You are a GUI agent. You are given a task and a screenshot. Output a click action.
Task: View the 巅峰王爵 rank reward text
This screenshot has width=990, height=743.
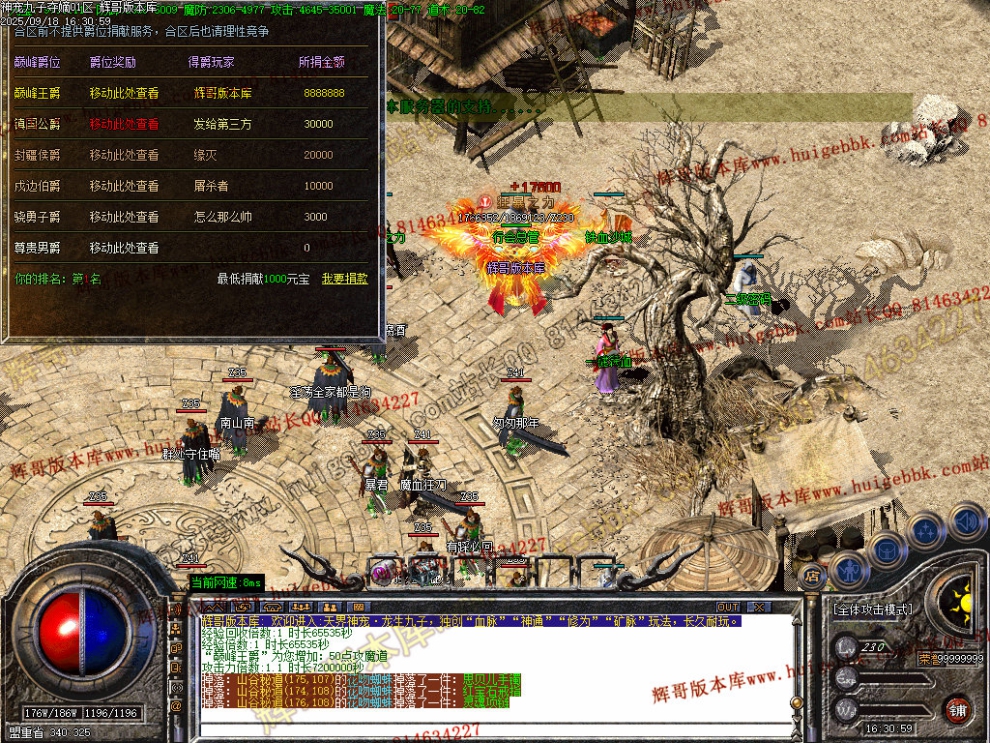124,93
